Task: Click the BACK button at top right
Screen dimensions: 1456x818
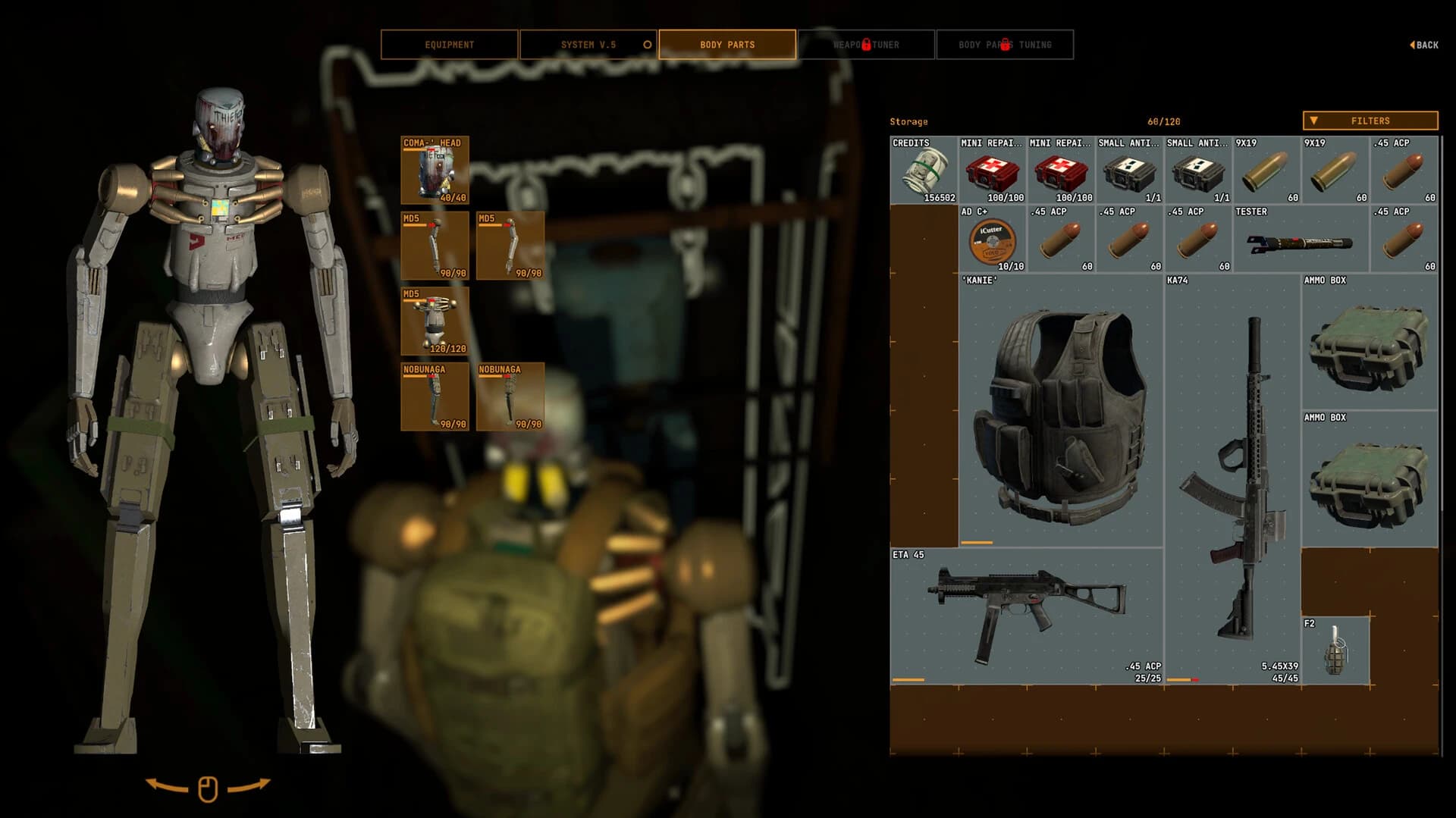Action: point(1425,44)
